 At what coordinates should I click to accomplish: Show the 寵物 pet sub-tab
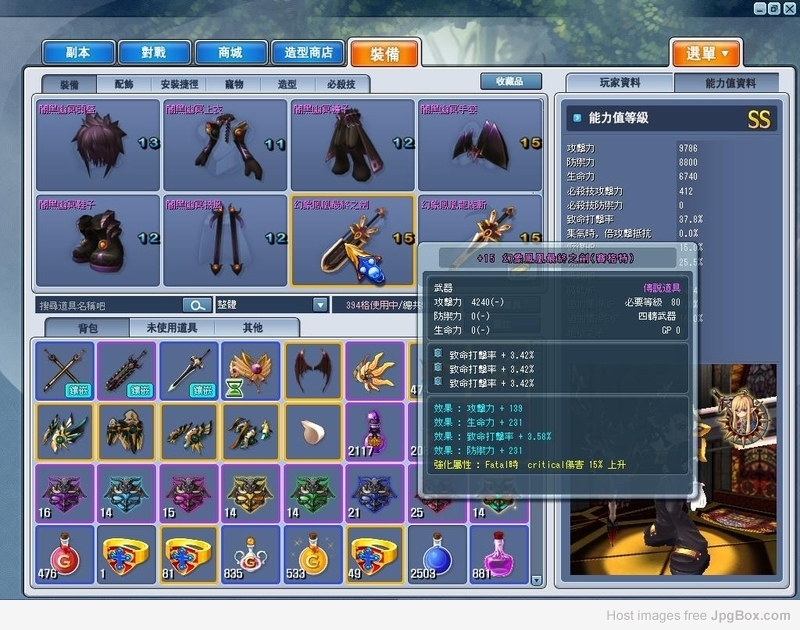[x=233, y=85]
